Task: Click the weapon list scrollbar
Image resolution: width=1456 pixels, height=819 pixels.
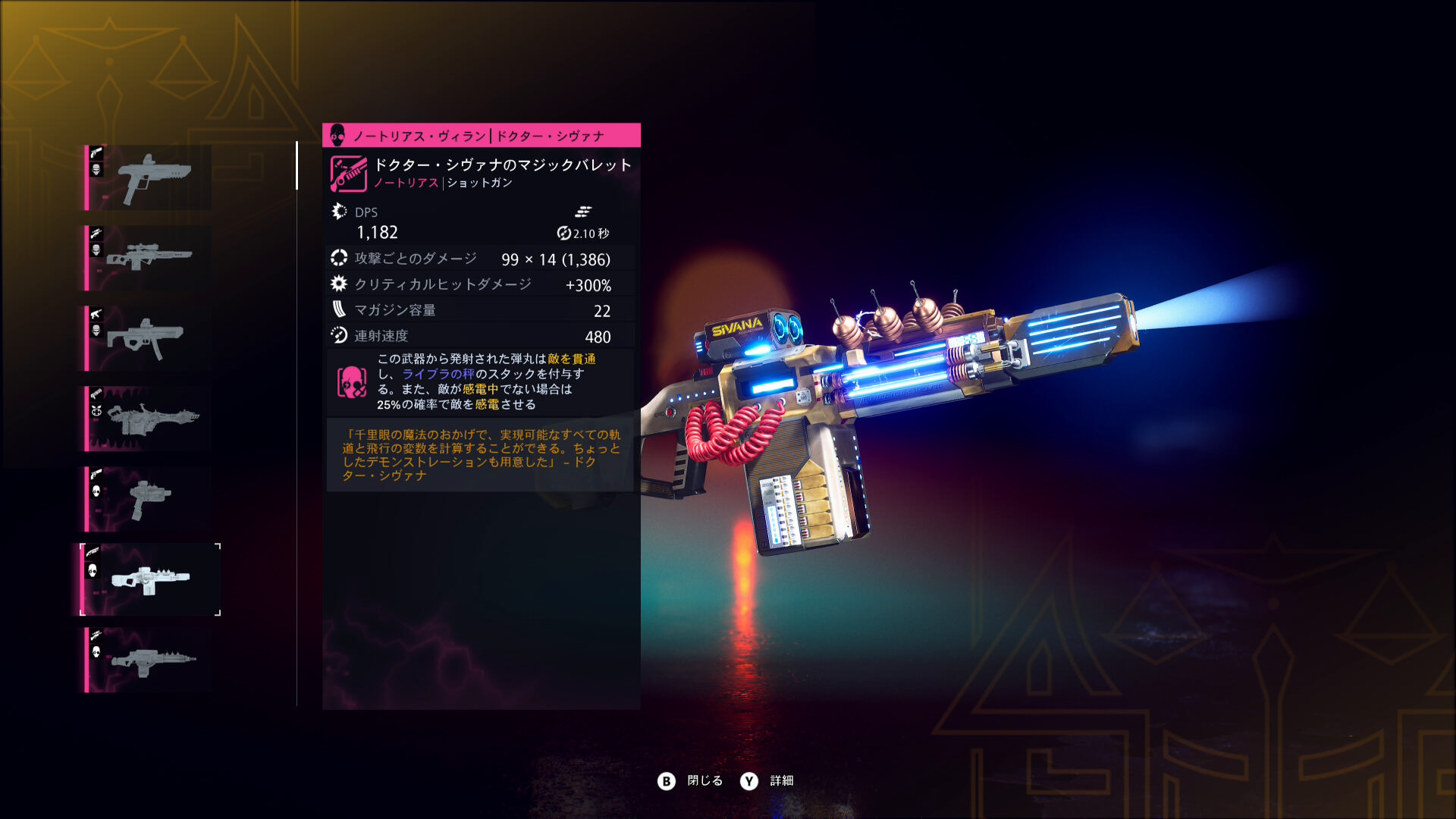Action: 297,165
